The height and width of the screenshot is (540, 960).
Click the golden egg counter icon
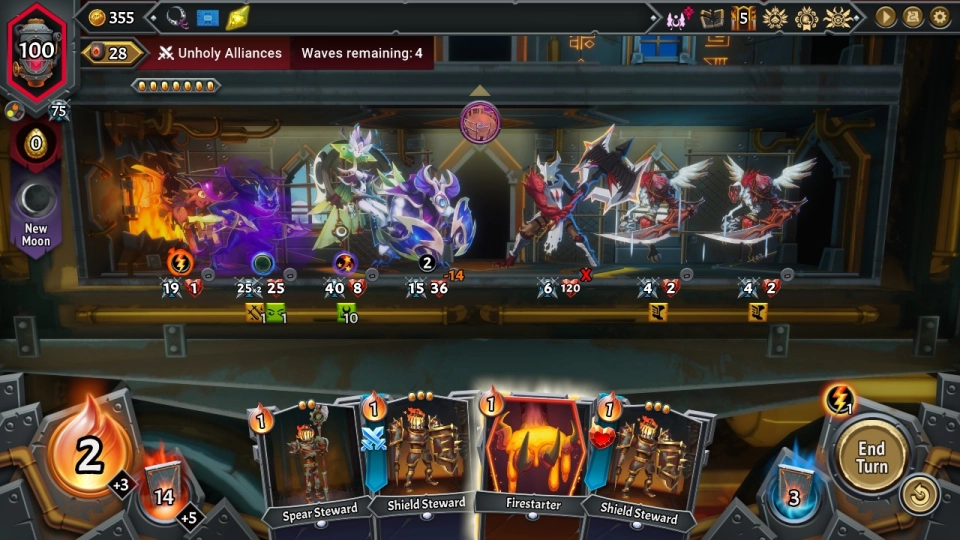point(36,144)
